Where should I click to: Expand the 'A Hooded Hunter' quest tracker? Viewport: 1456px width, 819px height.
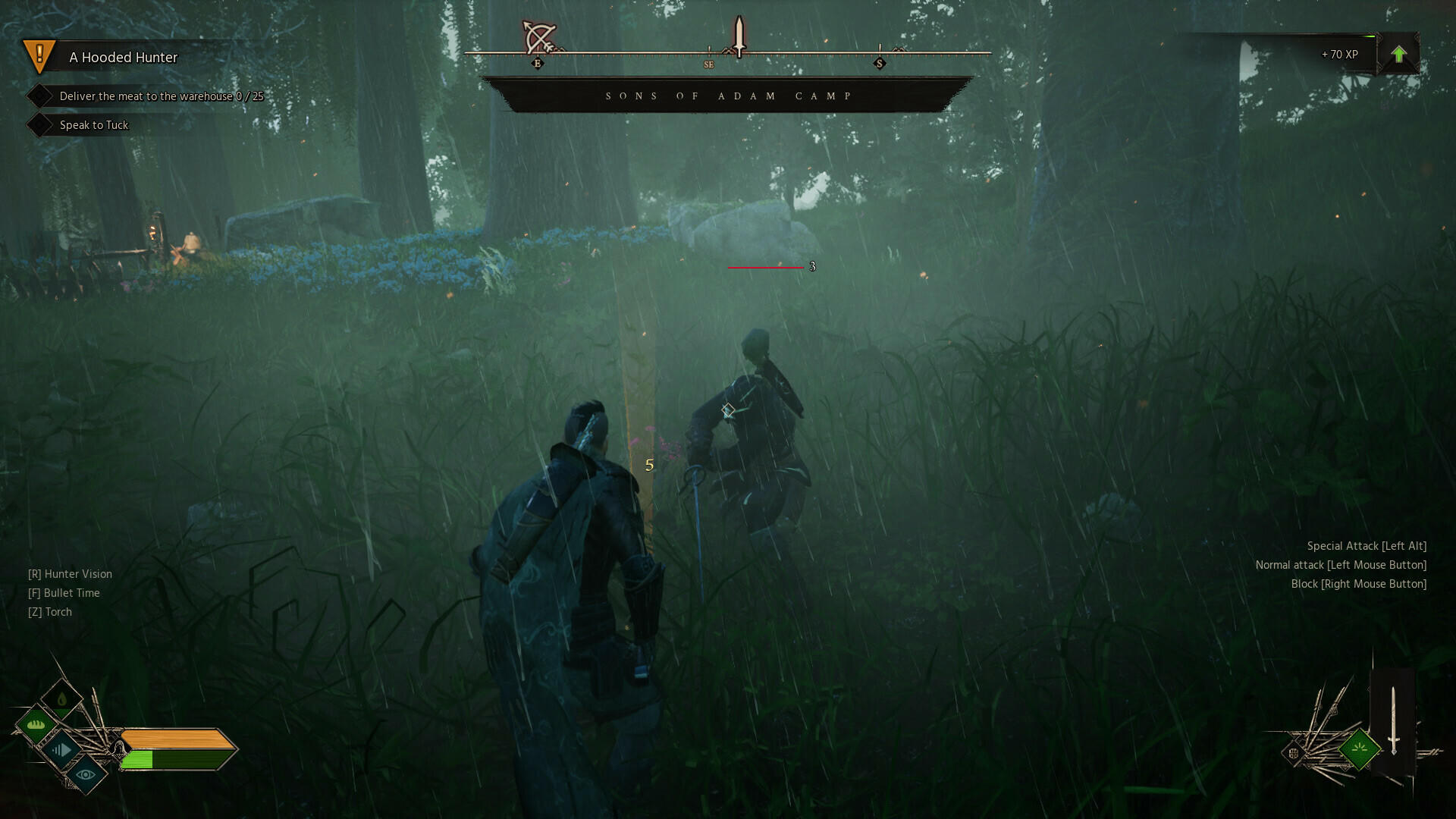pos(123,57)
